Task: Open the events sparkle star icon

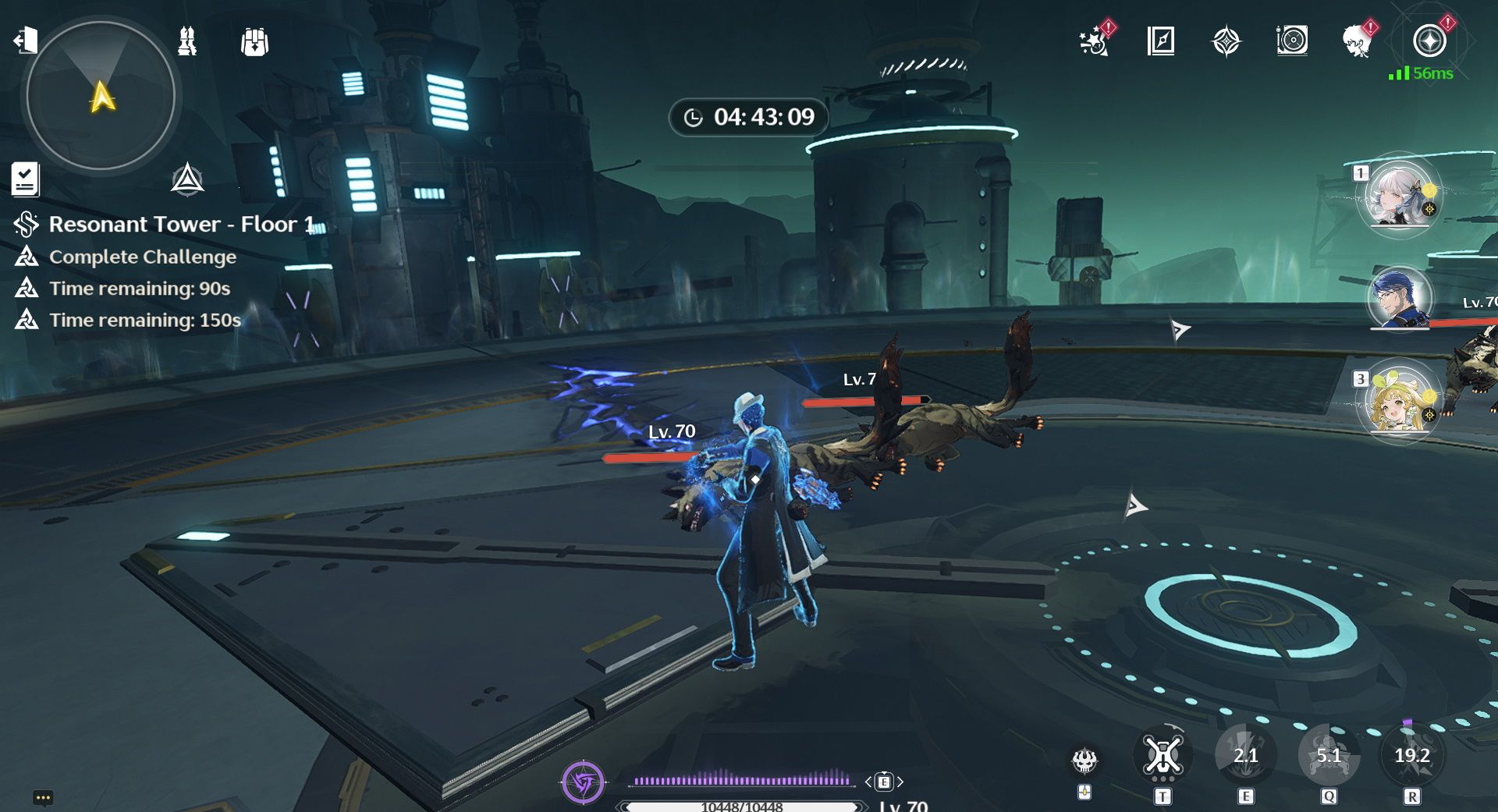Action: (1095, 41)
